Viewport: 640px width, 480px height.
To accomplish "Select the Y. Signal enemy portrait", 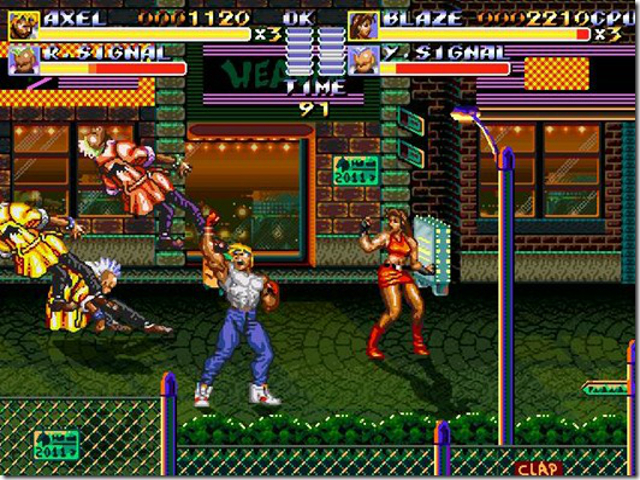I will tap(364, 60).
